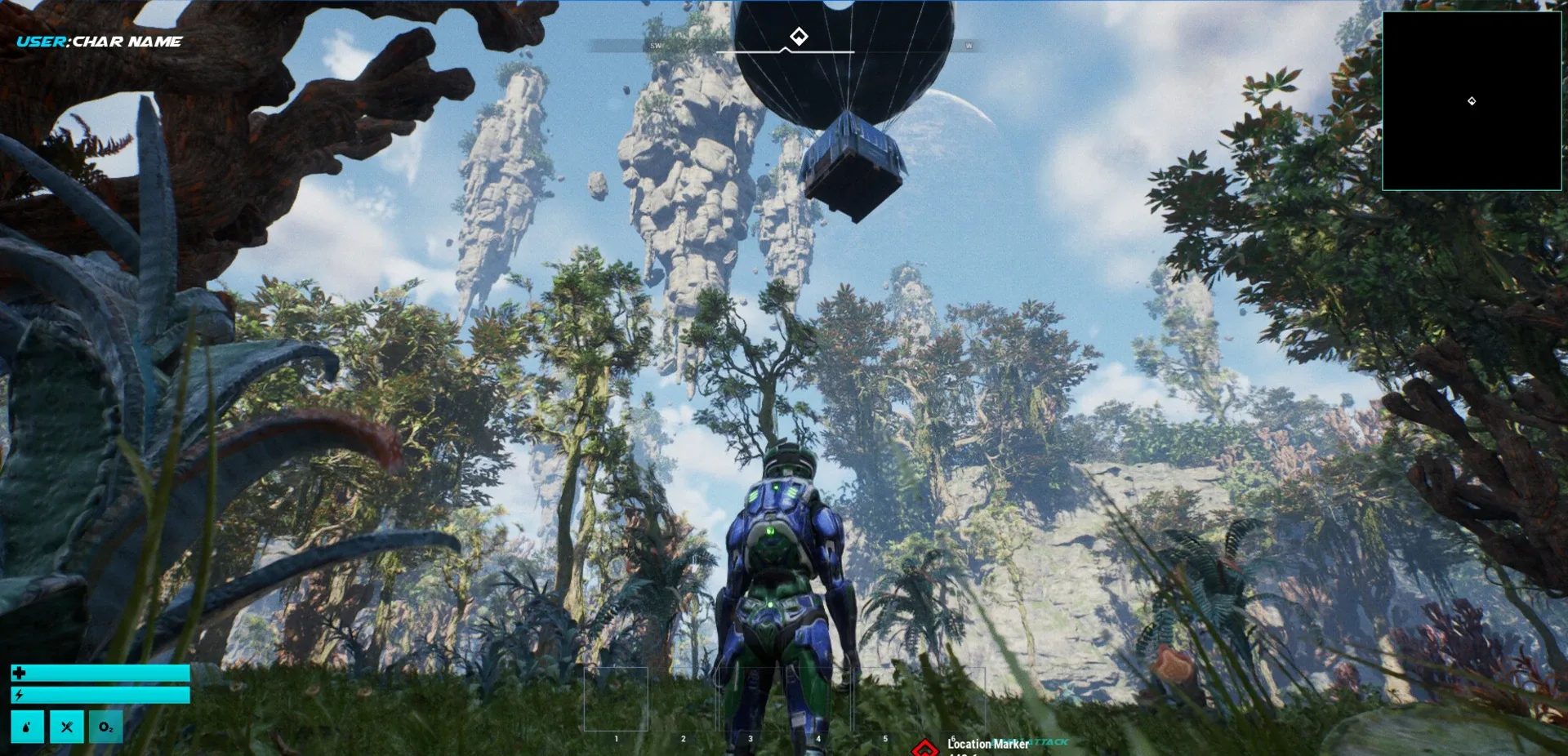Select the fork and knife hunger icon
This screenshot has width=1568, height=756.
pyautogui.click(x=67, y=727)
